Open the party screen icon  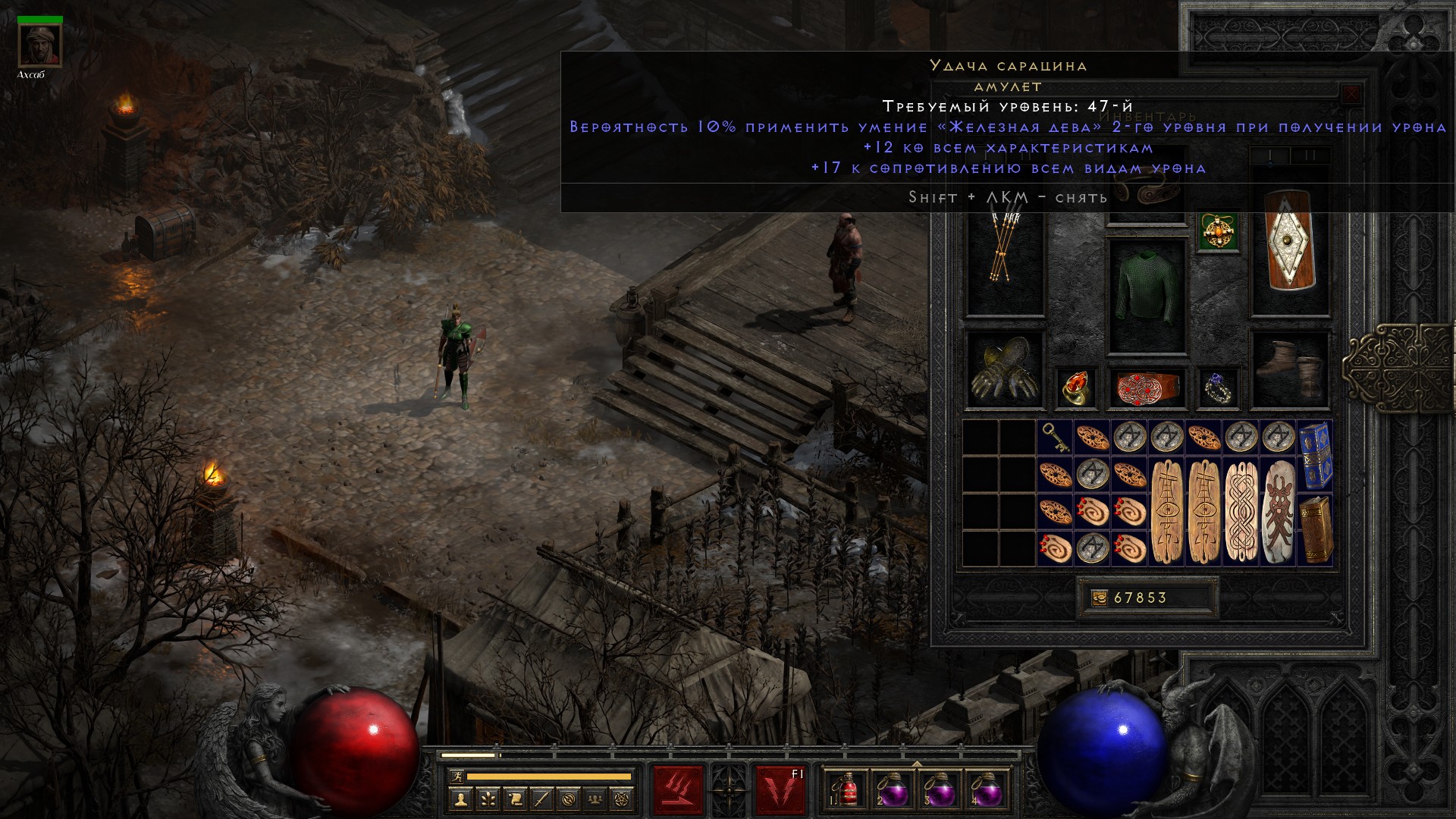tap(596, 798)
